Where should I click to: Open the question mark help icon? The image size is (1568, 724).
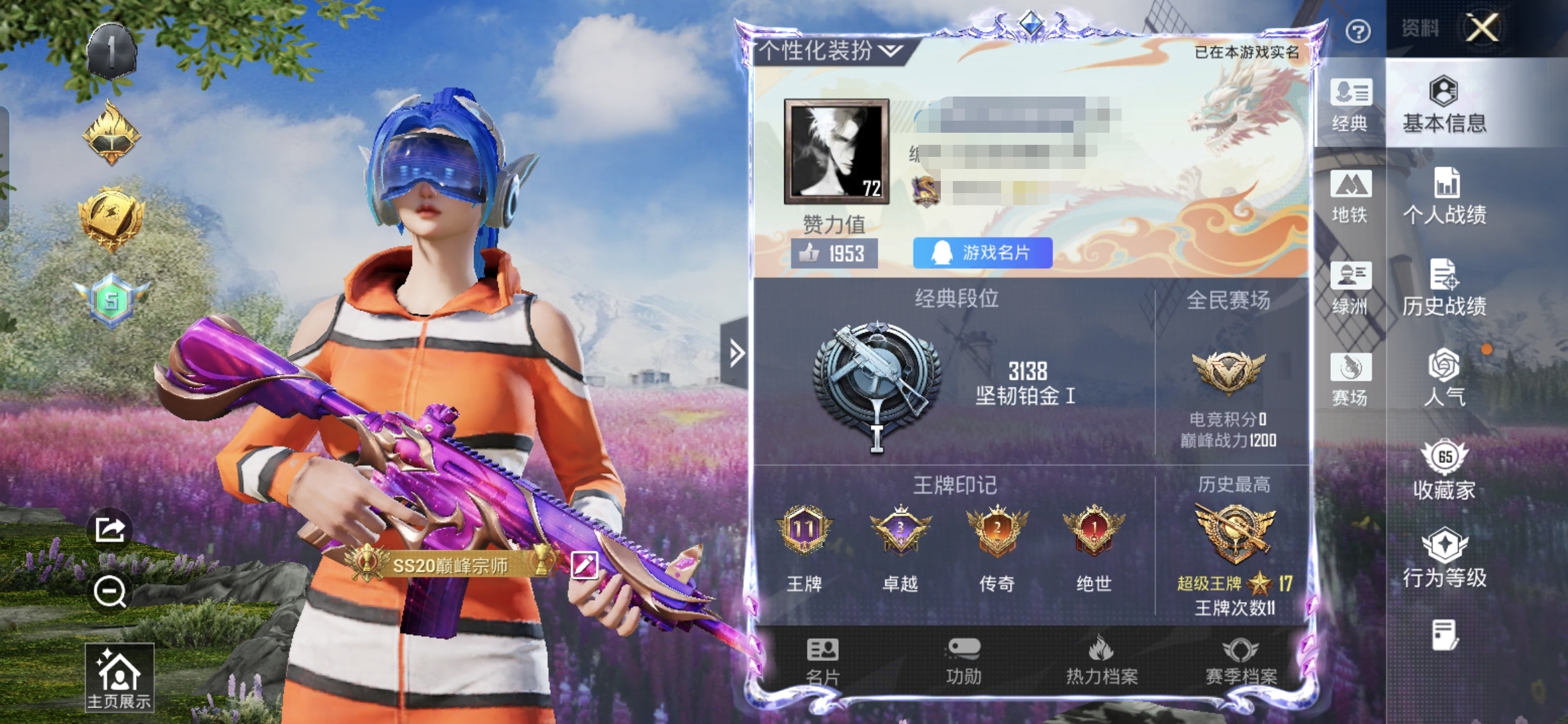click(1358, 32)
